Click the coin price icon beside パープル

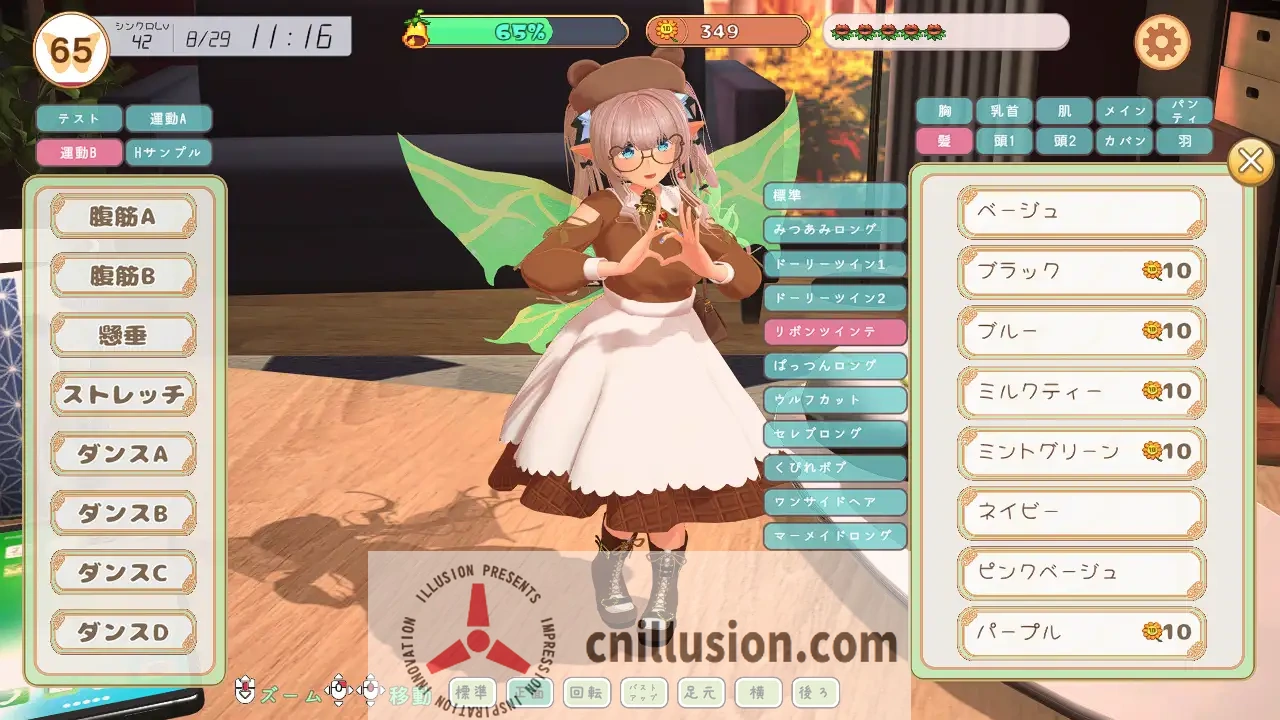point(1152,632)
